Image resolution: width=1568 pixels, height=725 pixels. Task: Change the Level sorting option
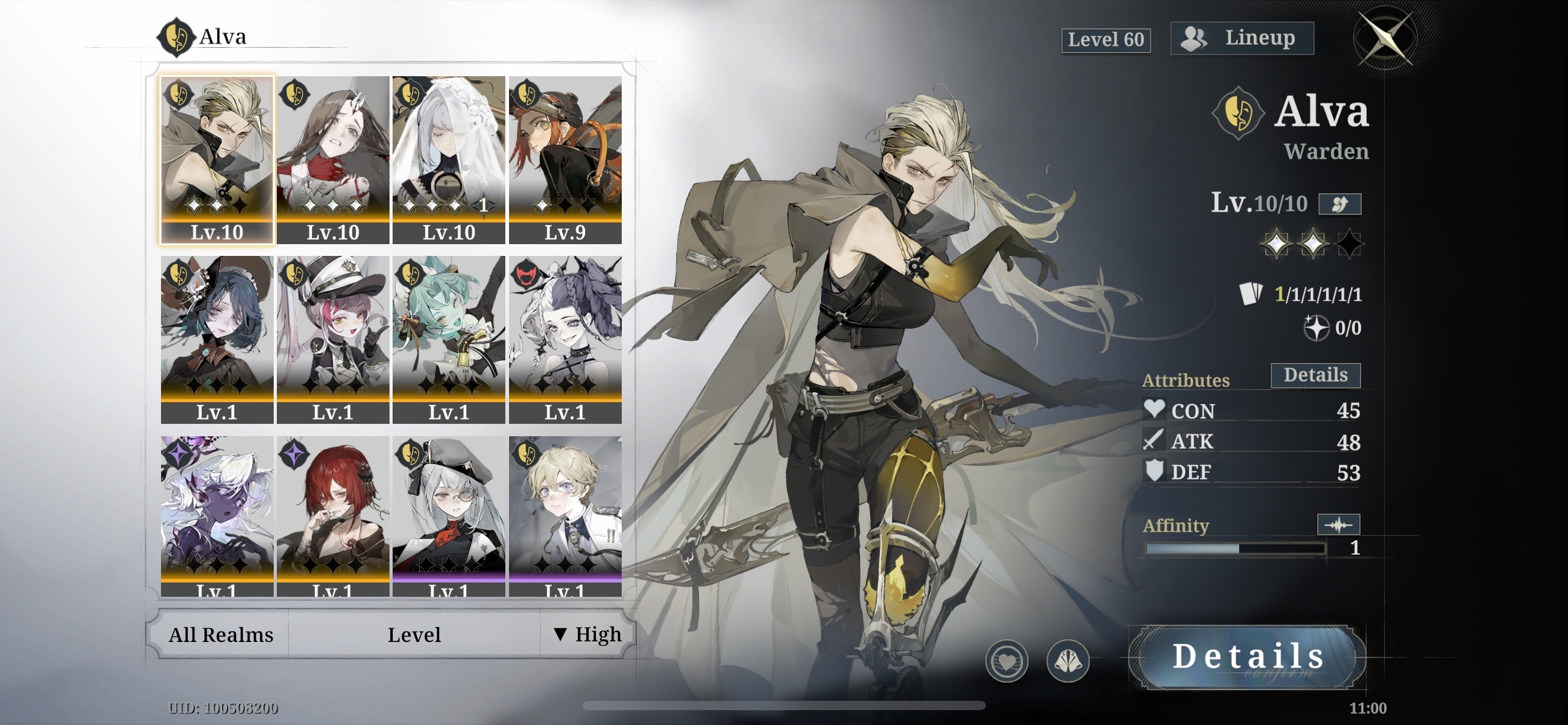(414, 635)
